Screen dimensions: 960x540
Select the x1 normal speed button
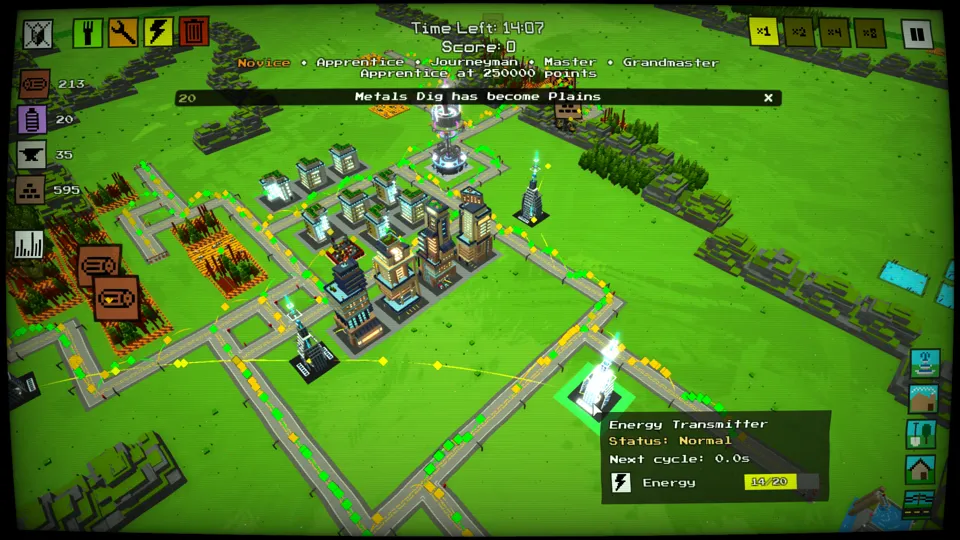764,32
